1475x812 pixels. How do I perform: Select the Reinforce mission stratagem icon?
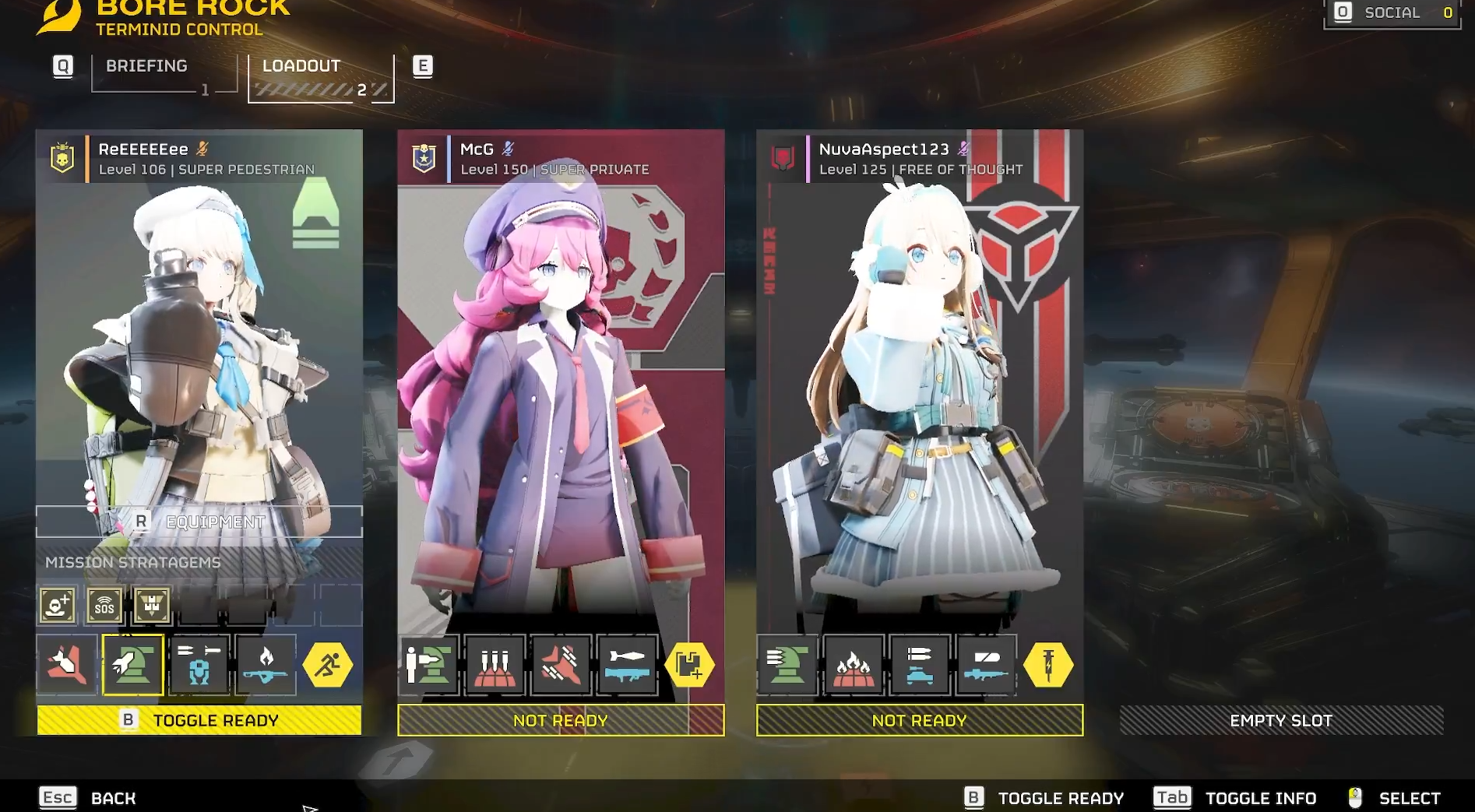click(58, 605)
